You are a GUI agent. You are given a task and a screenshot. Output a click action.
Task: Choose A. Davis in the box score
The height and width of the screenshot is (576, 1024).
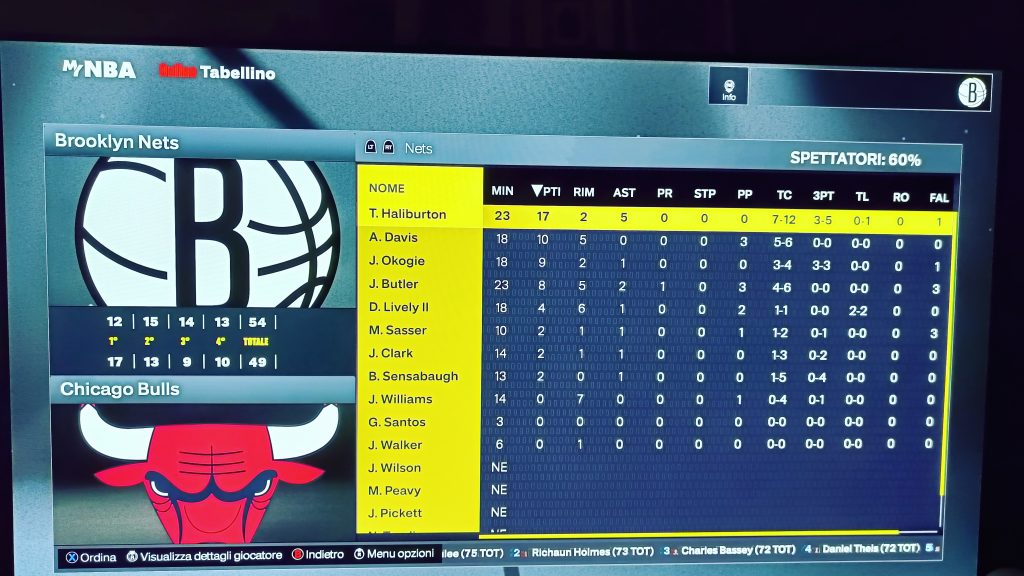click(393, 238)
